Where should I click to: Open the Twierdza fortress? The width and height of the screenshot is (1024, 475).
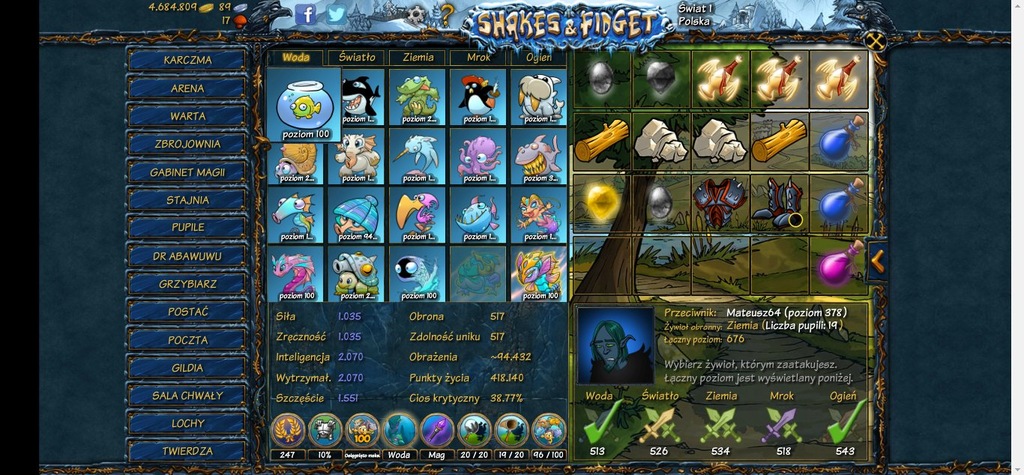pyautogui.click(x=187, y=452)
